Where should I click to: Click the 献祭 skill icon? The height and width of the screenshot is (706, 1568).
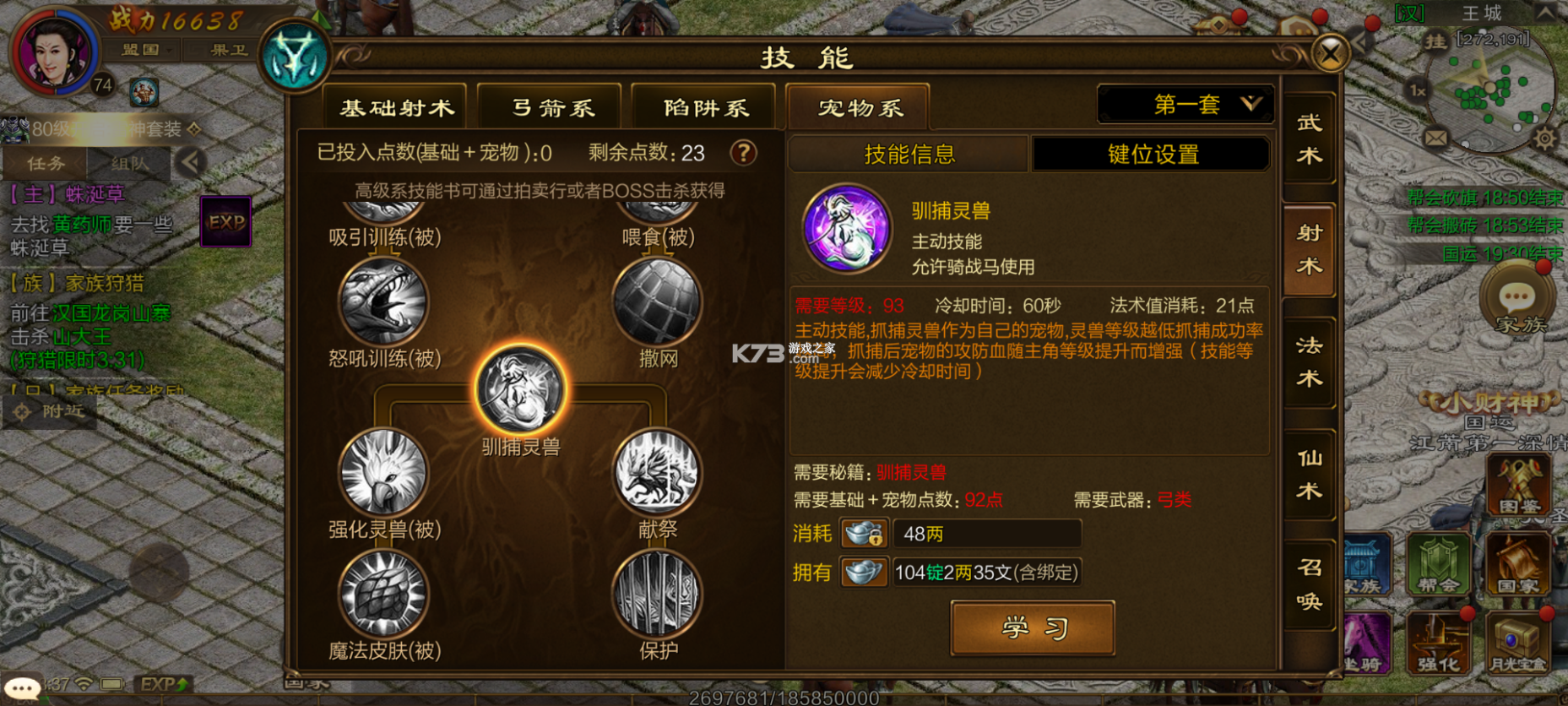658,475
